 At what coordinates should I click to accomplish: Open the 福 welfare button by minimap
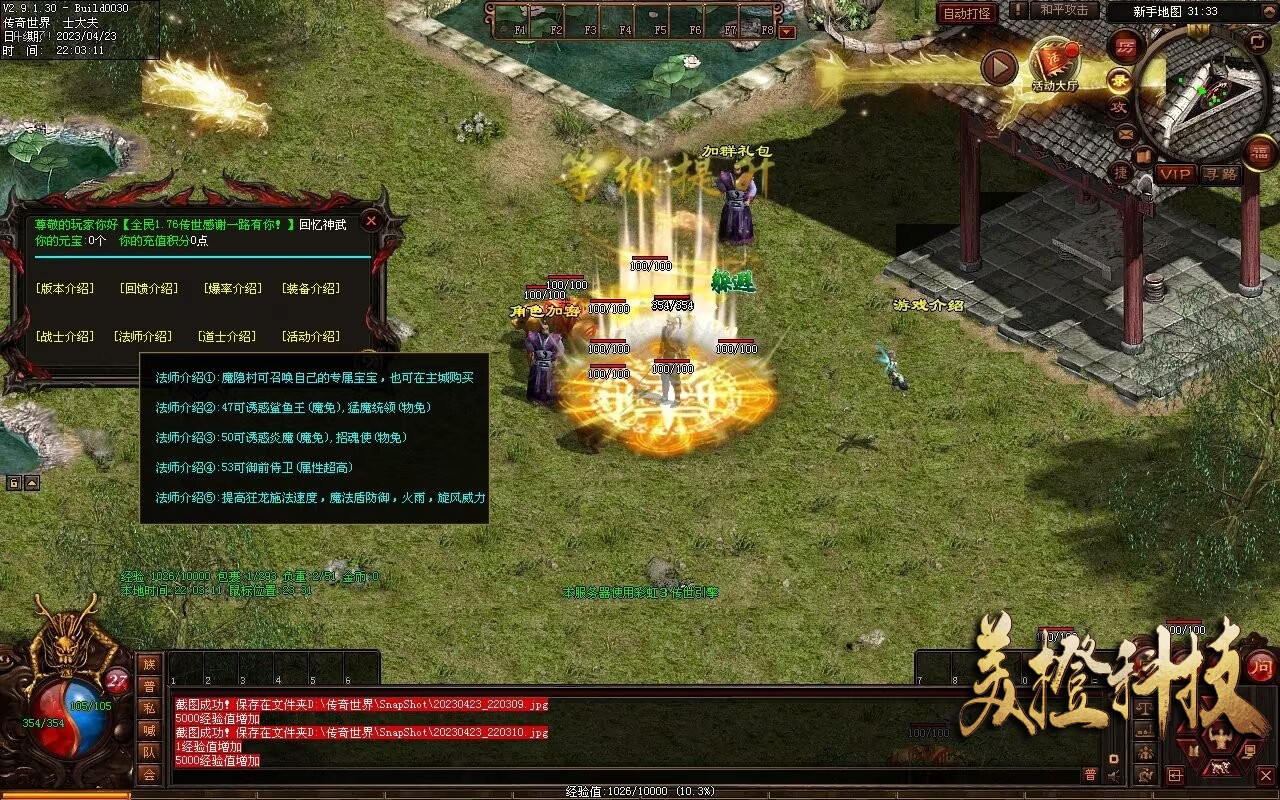tap(1260, 153)
